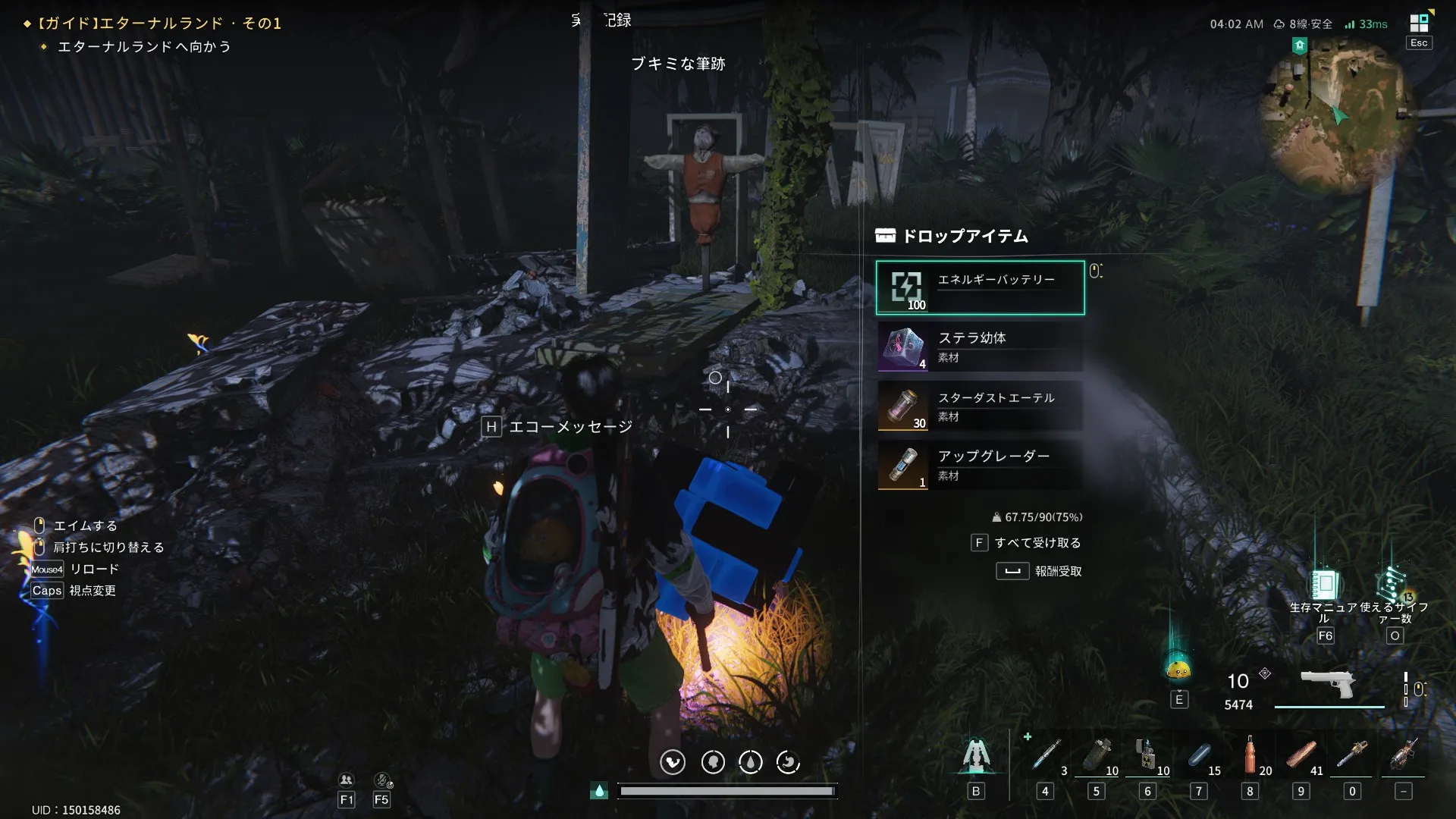The width and height of the screenshot is (1456, 819).
Task: Click すべて受け取る to collect everything
Action: (1037, 543)
